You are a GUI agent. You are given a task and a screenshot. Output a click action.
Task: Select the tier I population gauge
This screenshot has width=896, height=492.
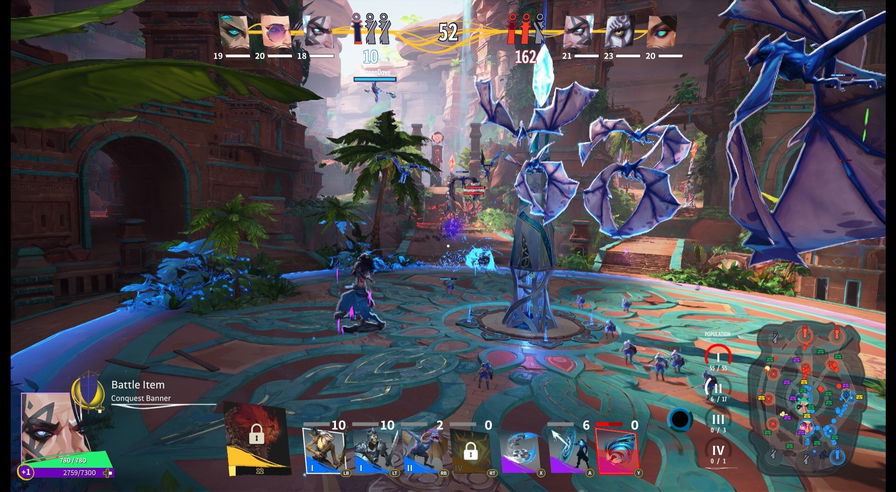717,357
